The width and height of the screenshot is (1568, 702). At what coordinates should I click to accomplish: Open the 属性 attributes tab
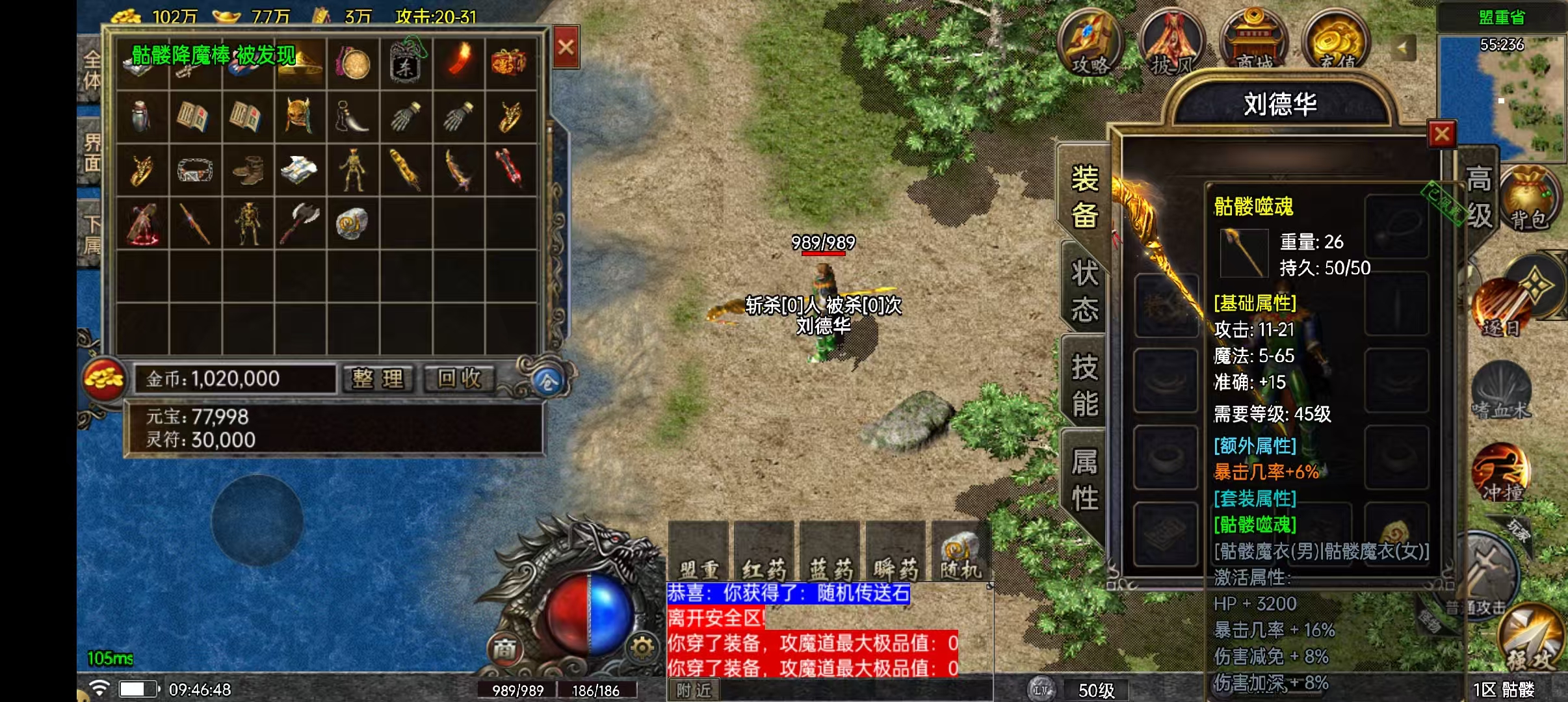[x=1084, y=480]
